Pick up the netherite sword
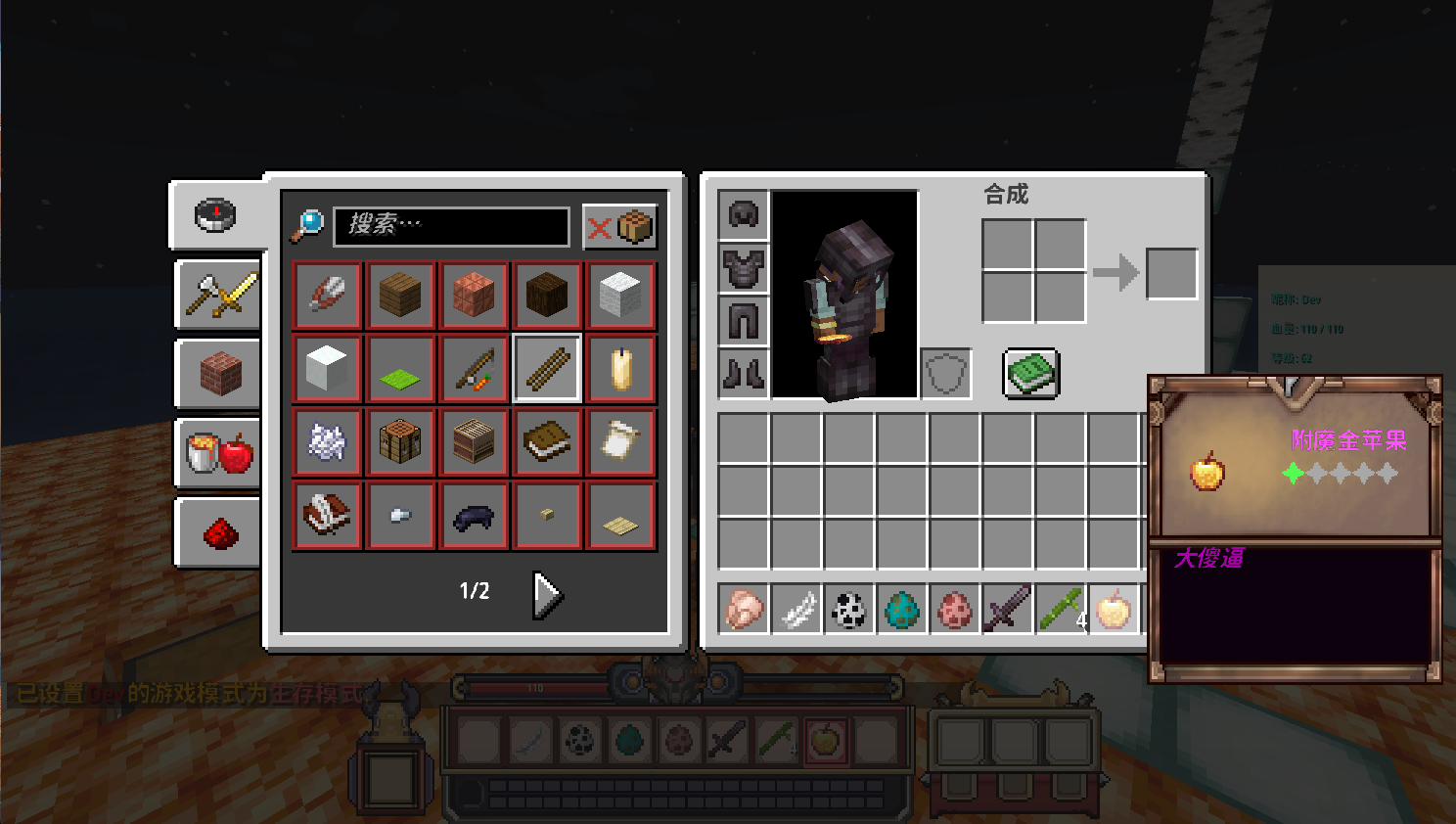 (x=1008, y=609)
